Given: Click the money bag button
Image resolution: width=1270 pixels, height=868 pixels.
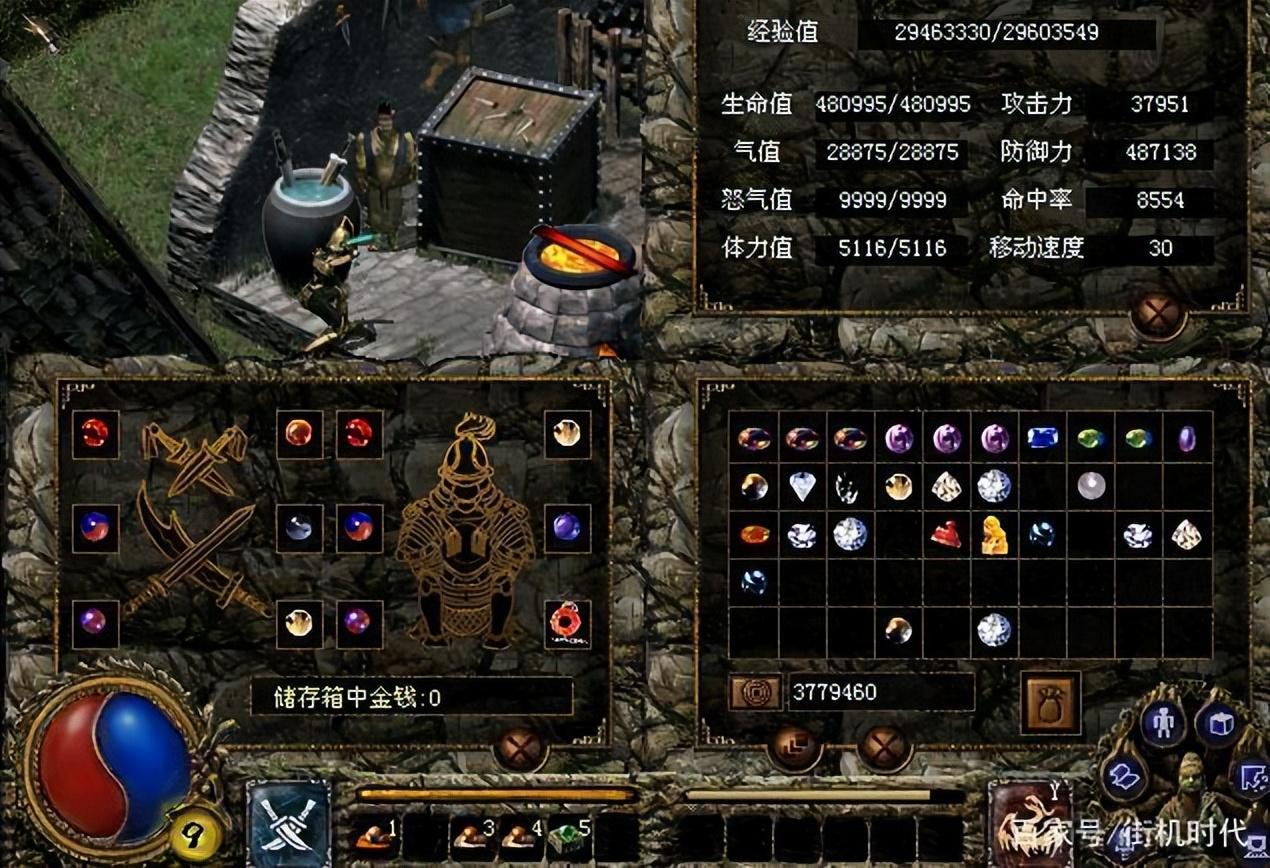Looking at the screenshot, I should click(1050, 704).
